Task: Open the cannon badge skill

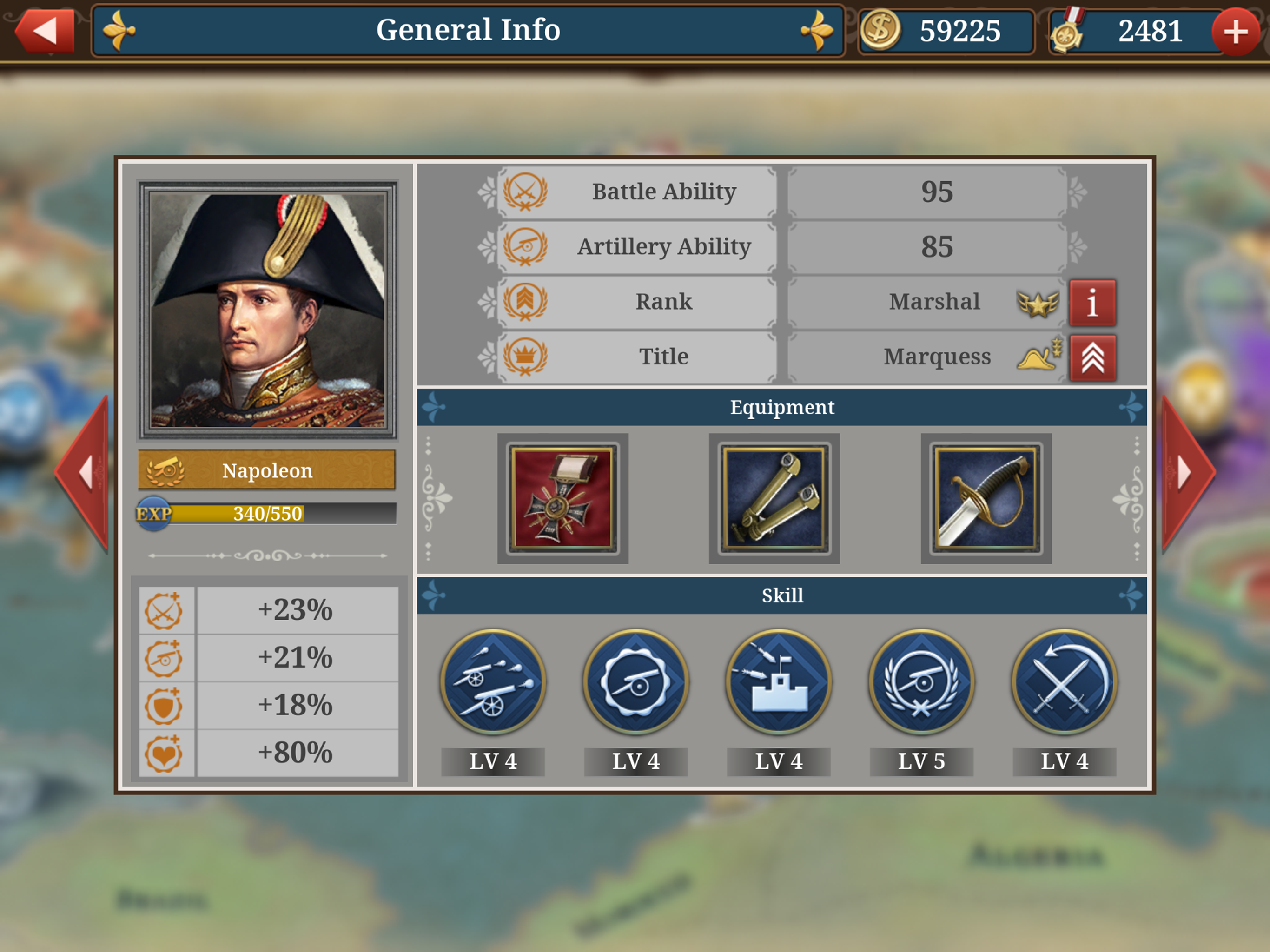Action: pos(635,681)
